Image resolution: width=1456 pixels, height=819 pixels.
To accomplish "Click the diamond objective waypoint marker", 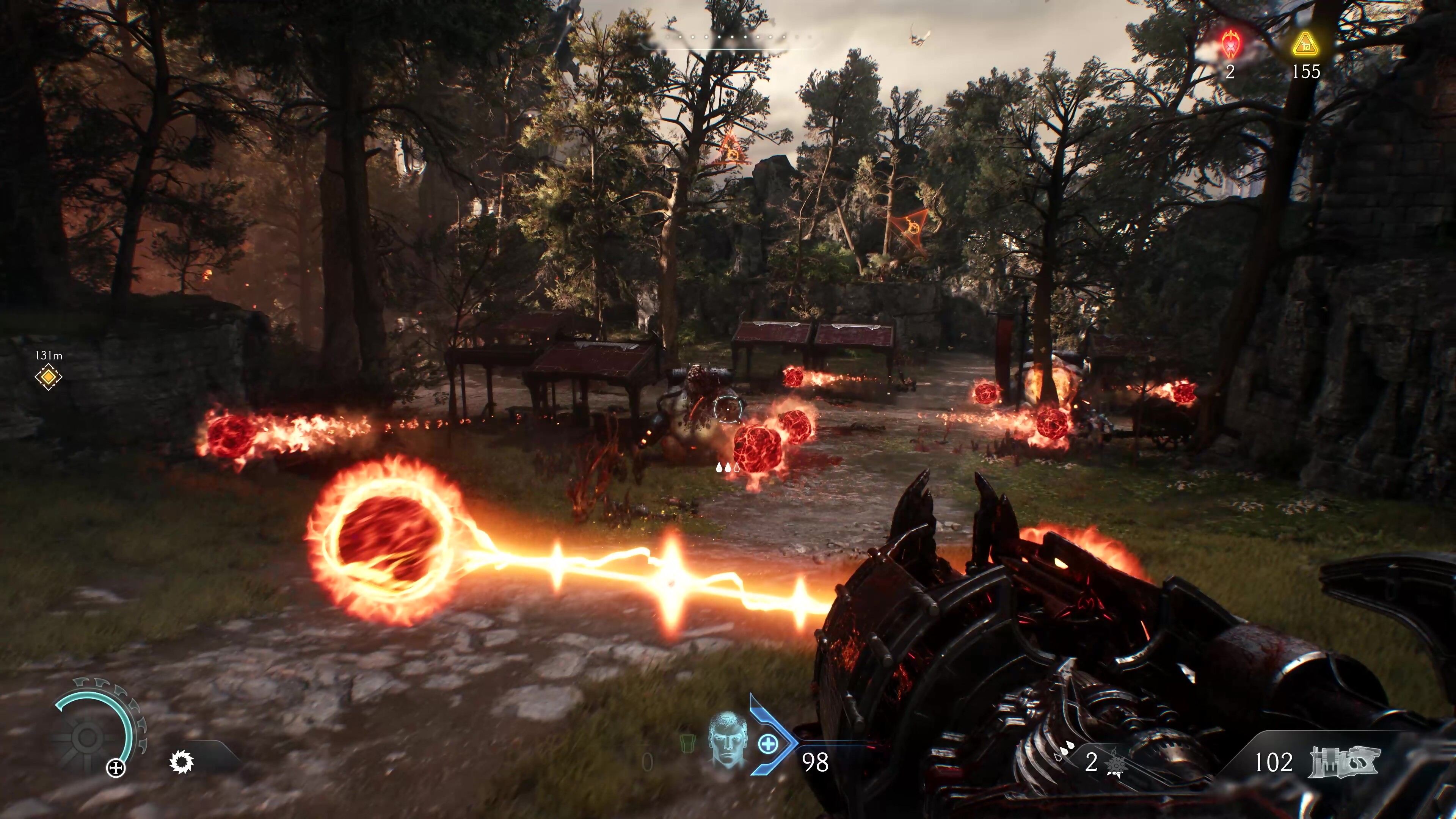I will (x=49, y=377).
